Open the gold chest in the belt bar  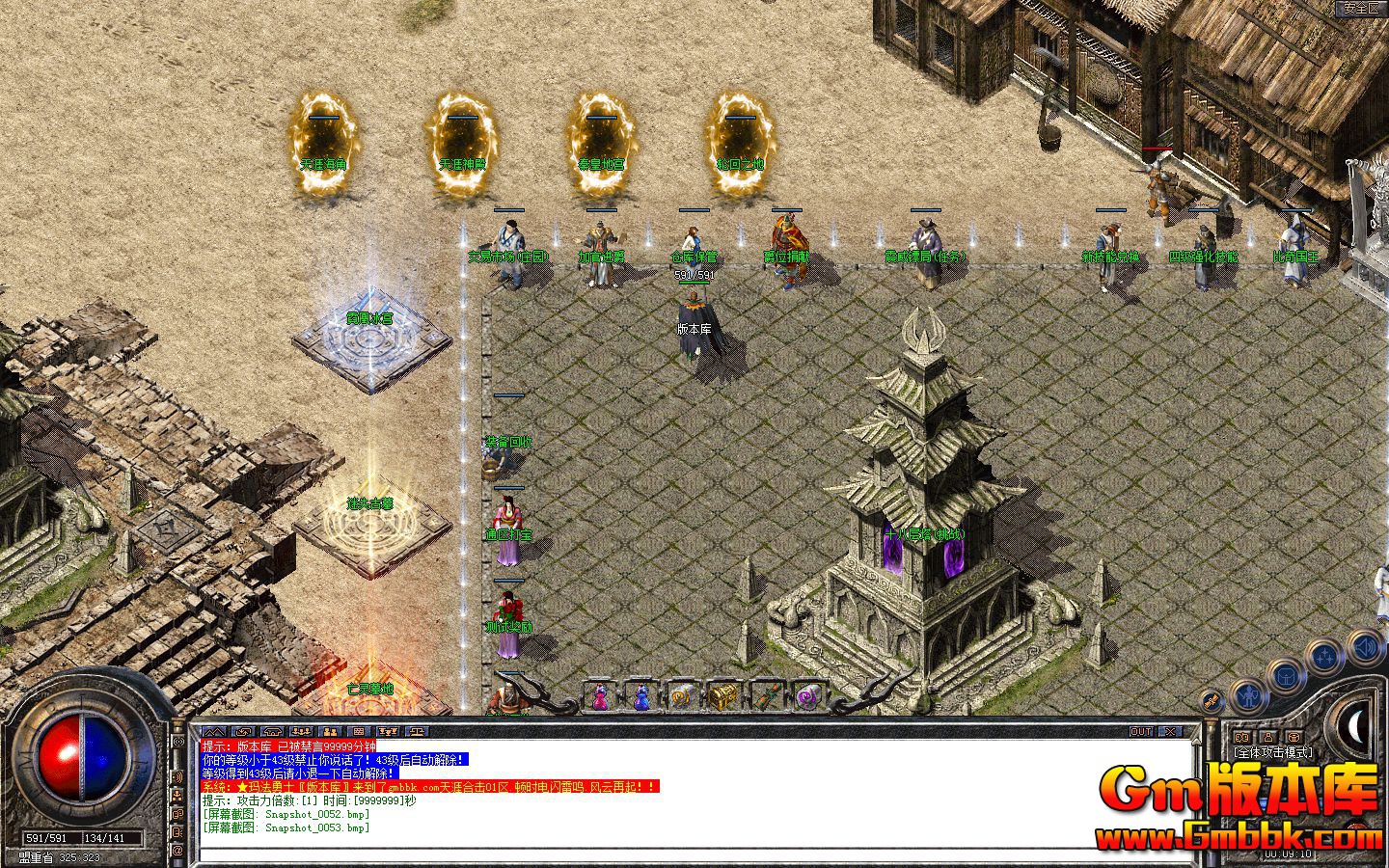pyautogui.click(x=723, y=695)
